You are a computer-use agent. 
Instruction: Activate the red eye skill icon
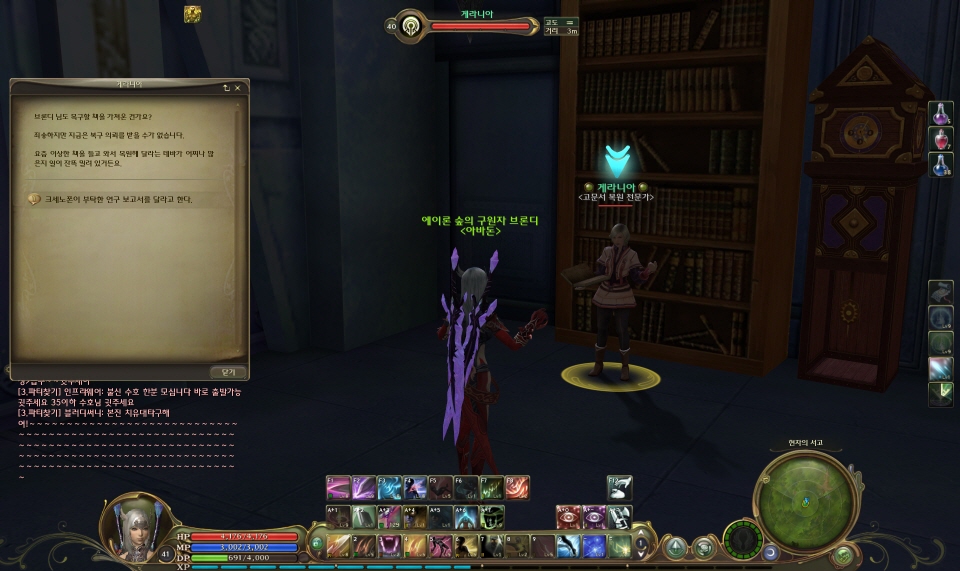(x=568, y=517)
